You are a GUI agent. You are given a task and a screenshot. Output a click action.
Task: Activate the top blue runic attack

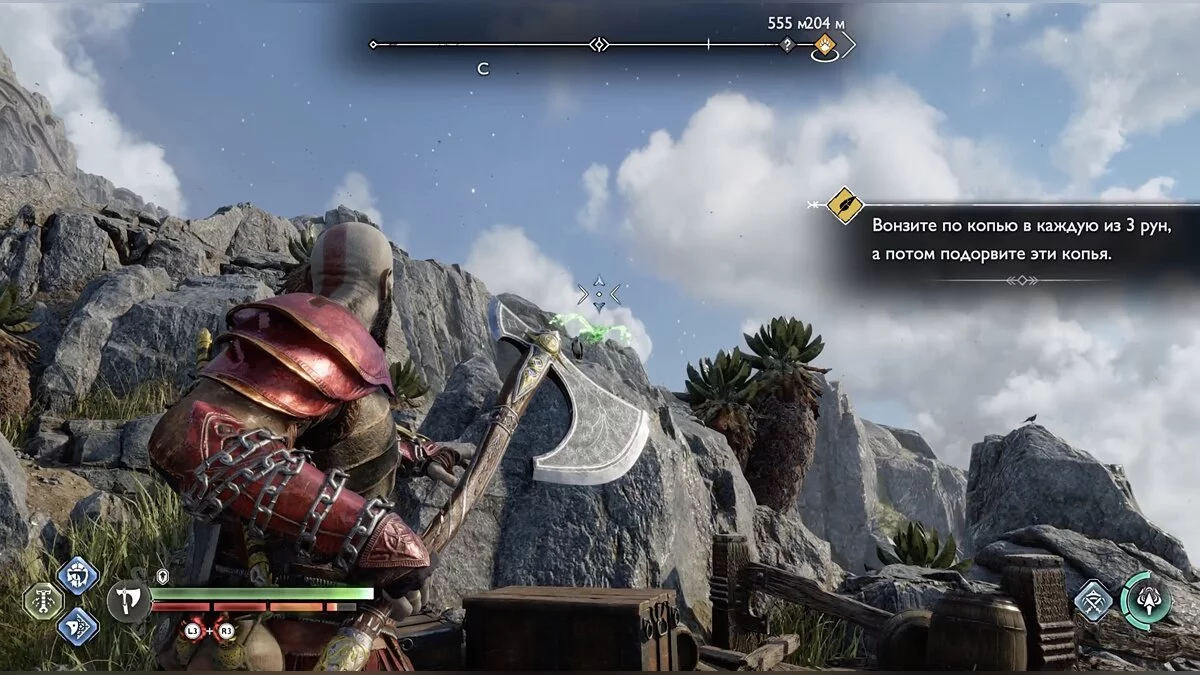point(78,576)
